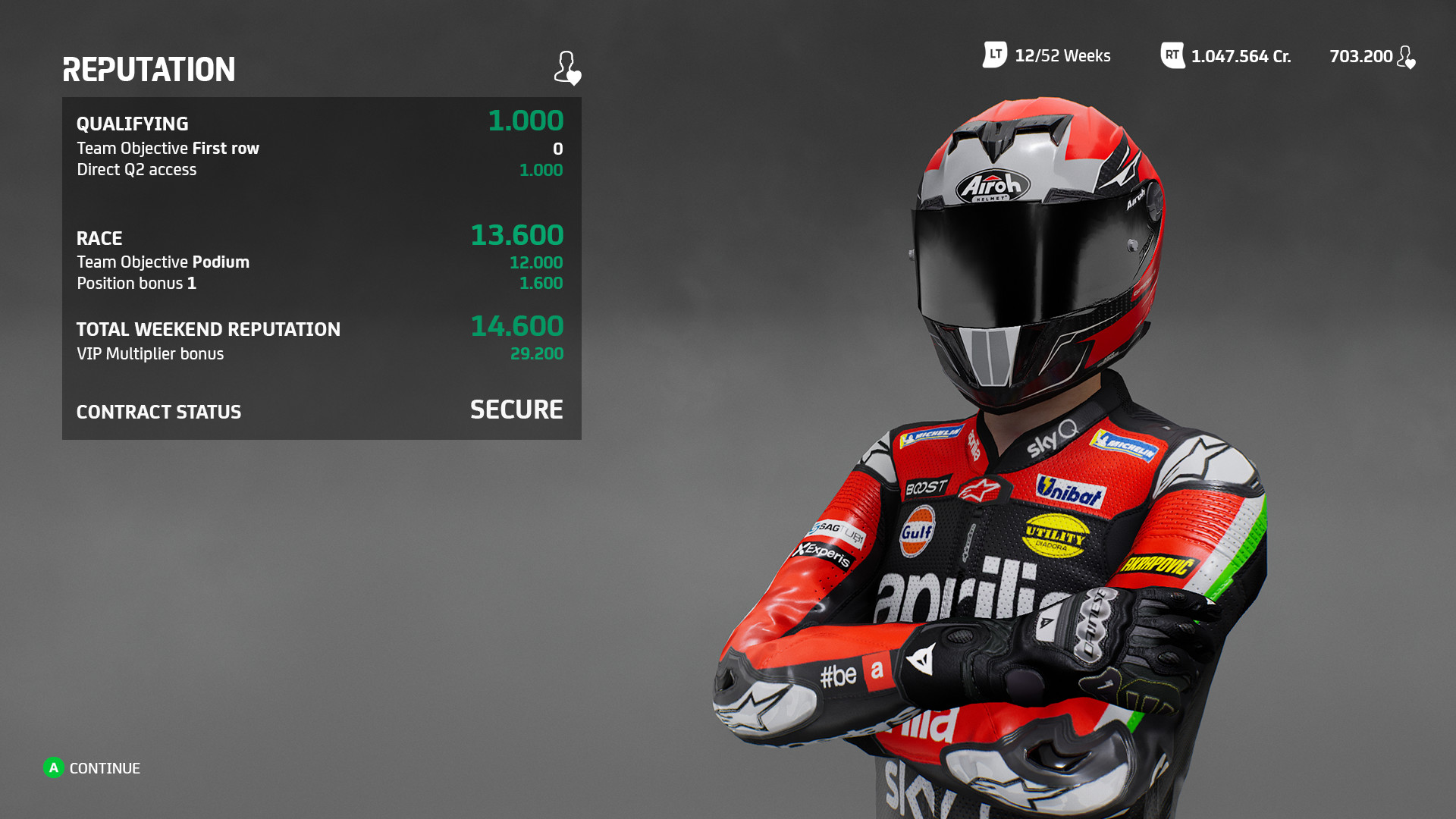Viewport: 1456px width, 819px height.
Task: Open the REPUTATION screen header
Action: click(x=149, y=70)
